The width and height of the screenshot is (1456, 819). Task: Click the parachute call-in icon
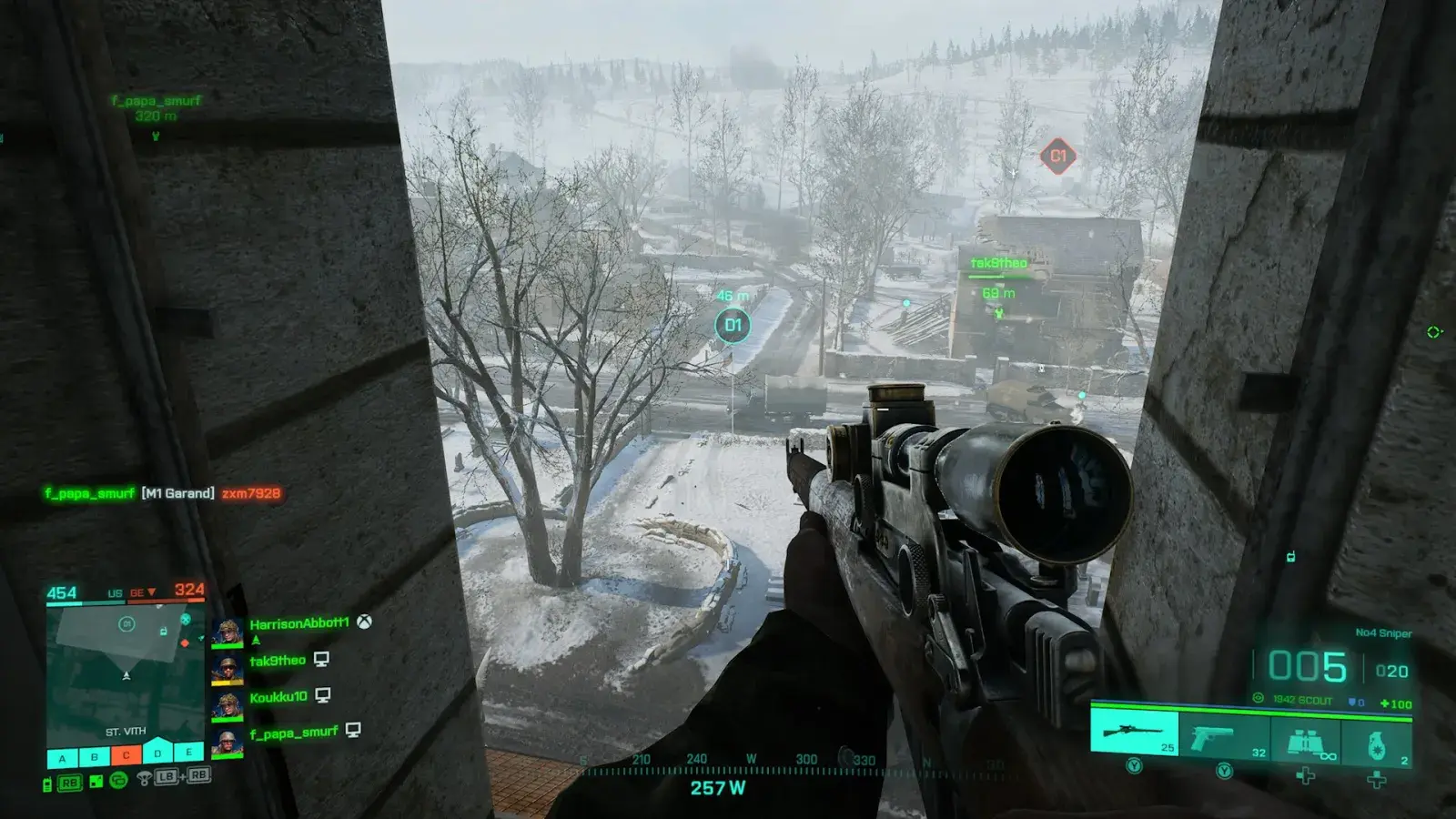click(144, 778)
